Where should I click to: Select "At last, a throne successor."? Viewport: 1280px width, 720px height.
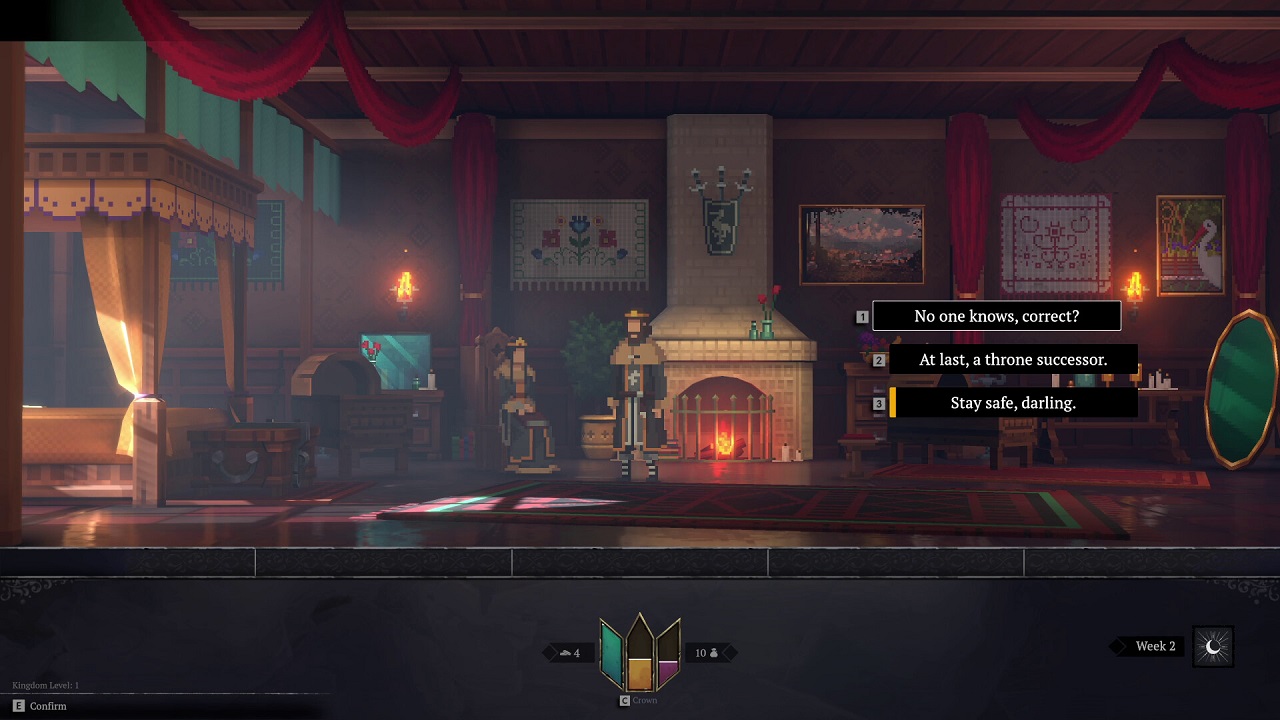[1012, 360]
